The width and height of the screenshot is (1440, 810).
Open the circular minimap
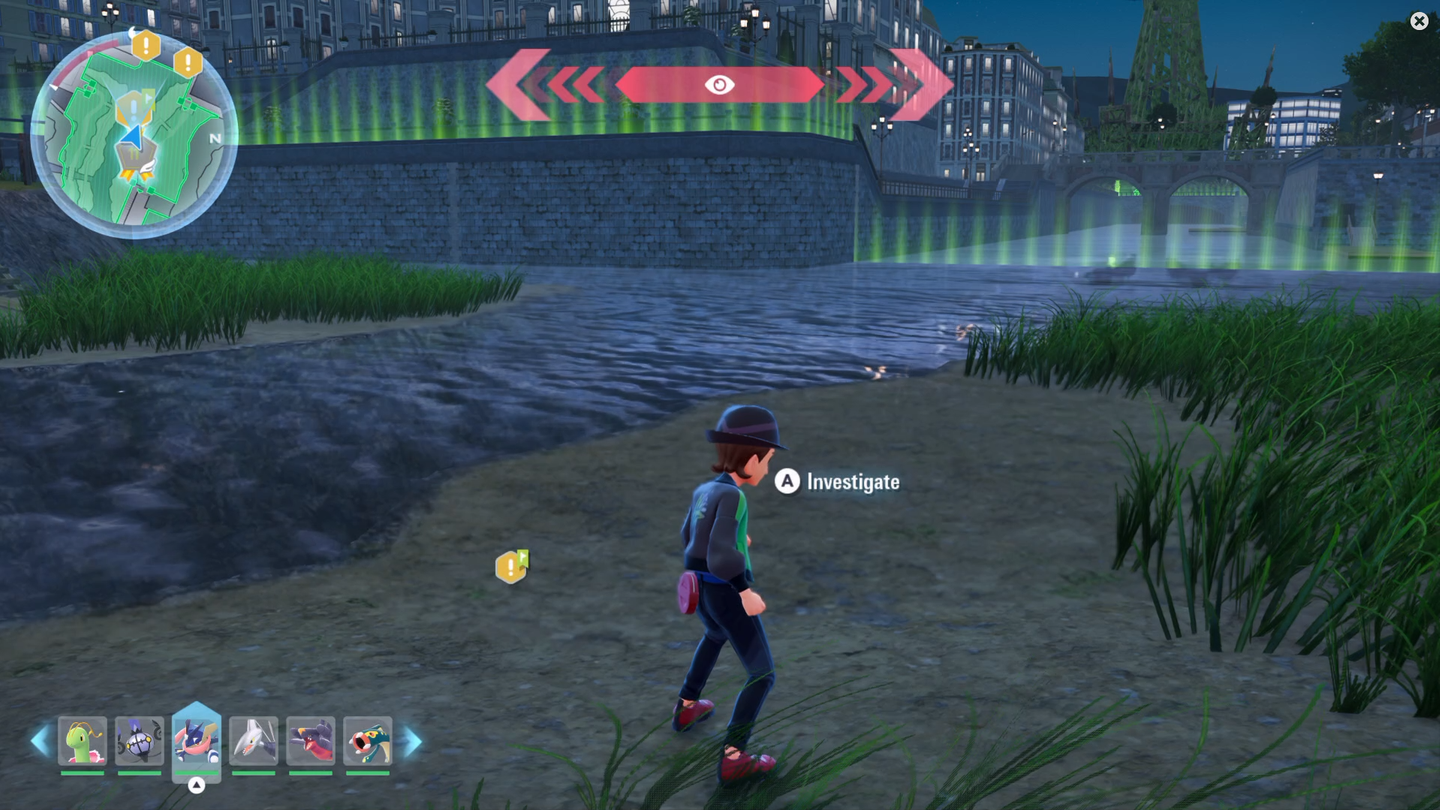click(x=134, y=137)
